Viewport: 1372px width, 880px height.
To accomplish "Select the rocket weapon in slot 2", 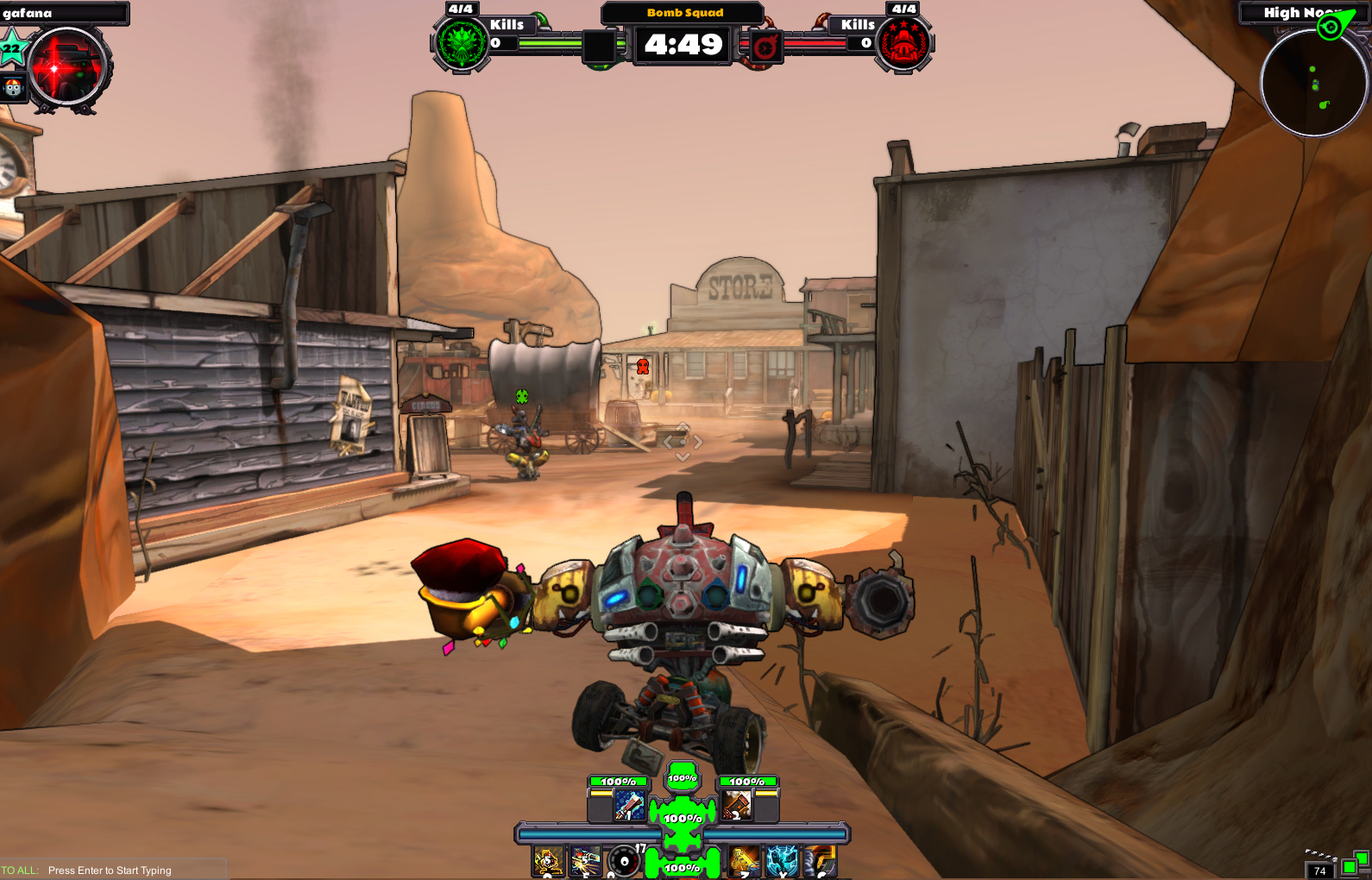I will point(739,807).
